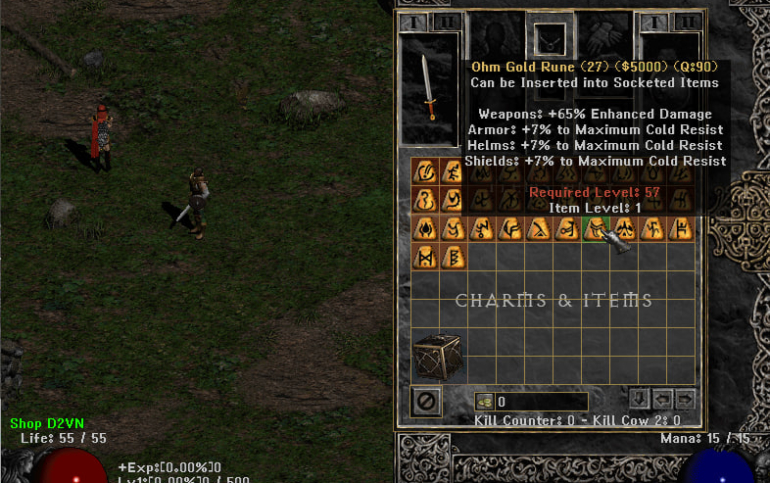This screenshot has height=483, width=770.
Task: Click the down arrow inventory button
Action: [x=641, y=399]
